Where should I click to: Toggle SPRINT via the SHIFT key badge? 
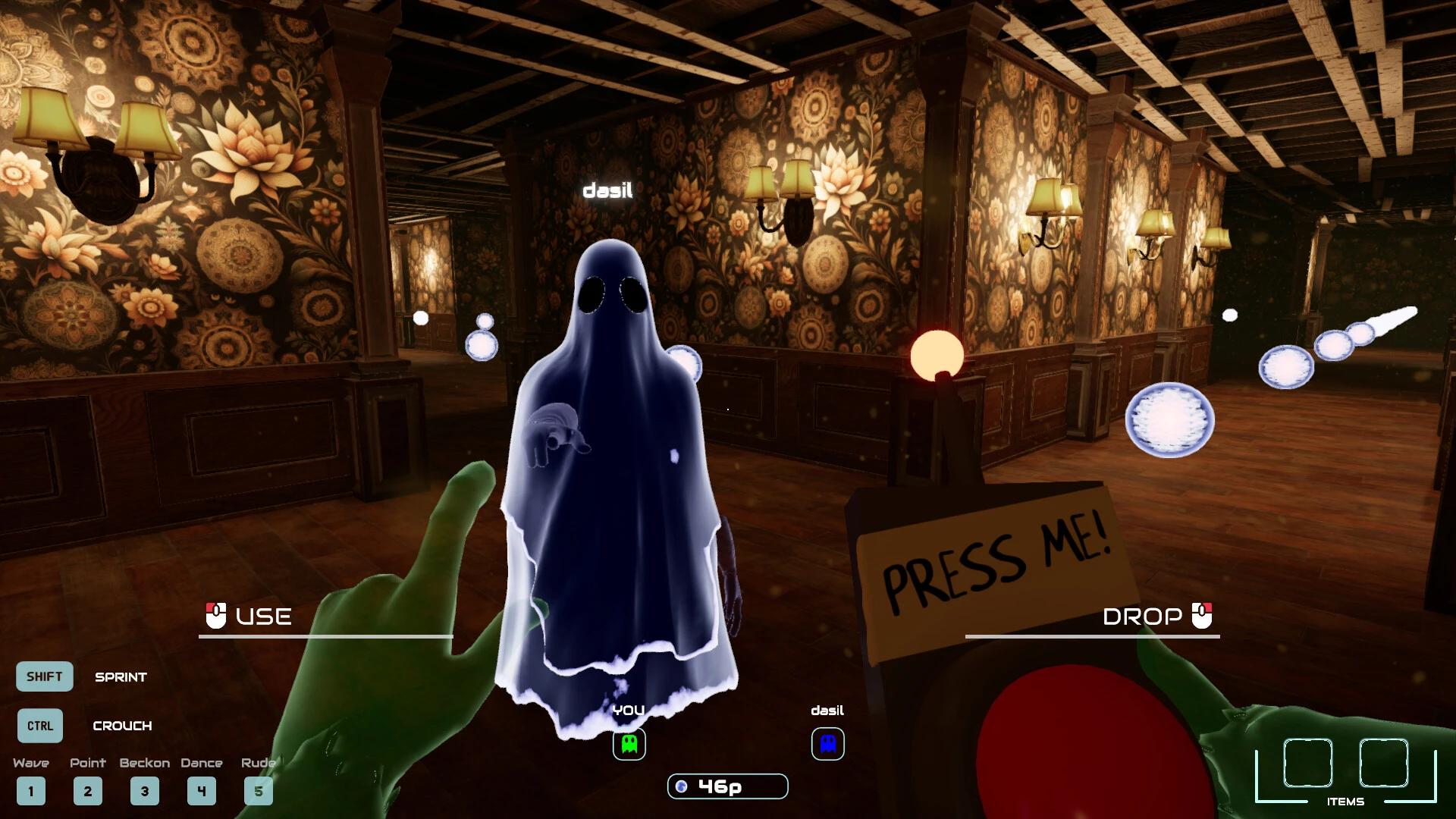click(44, 676)
